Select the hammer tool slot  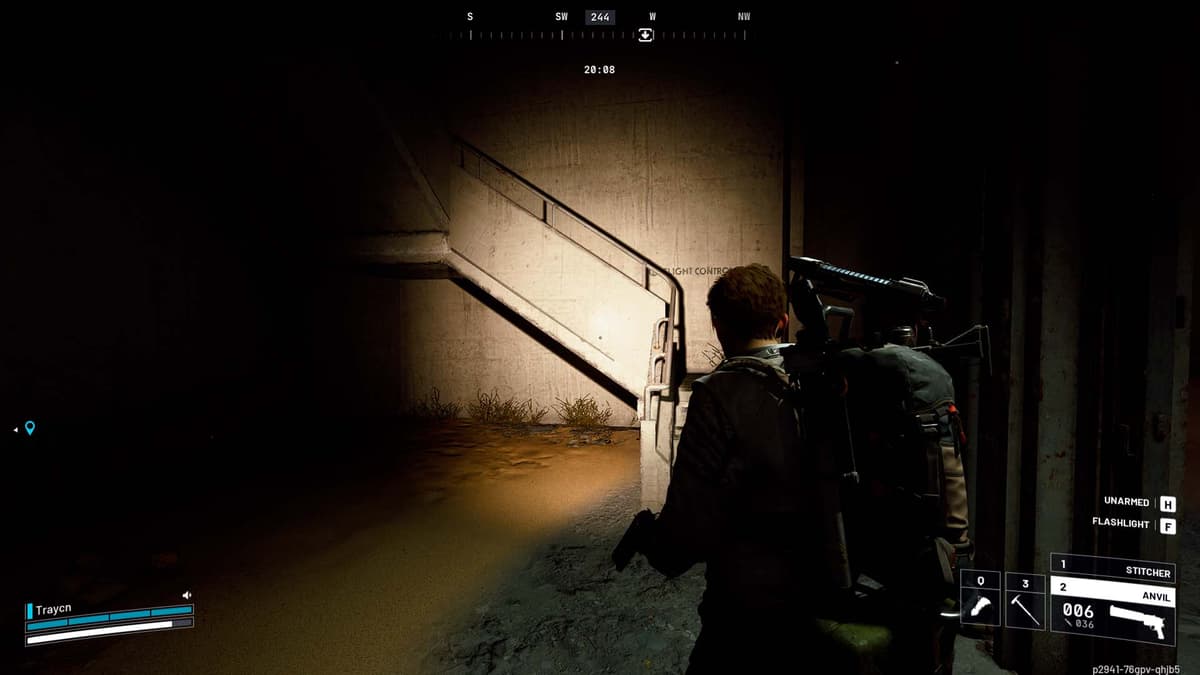click(1025, 600)
